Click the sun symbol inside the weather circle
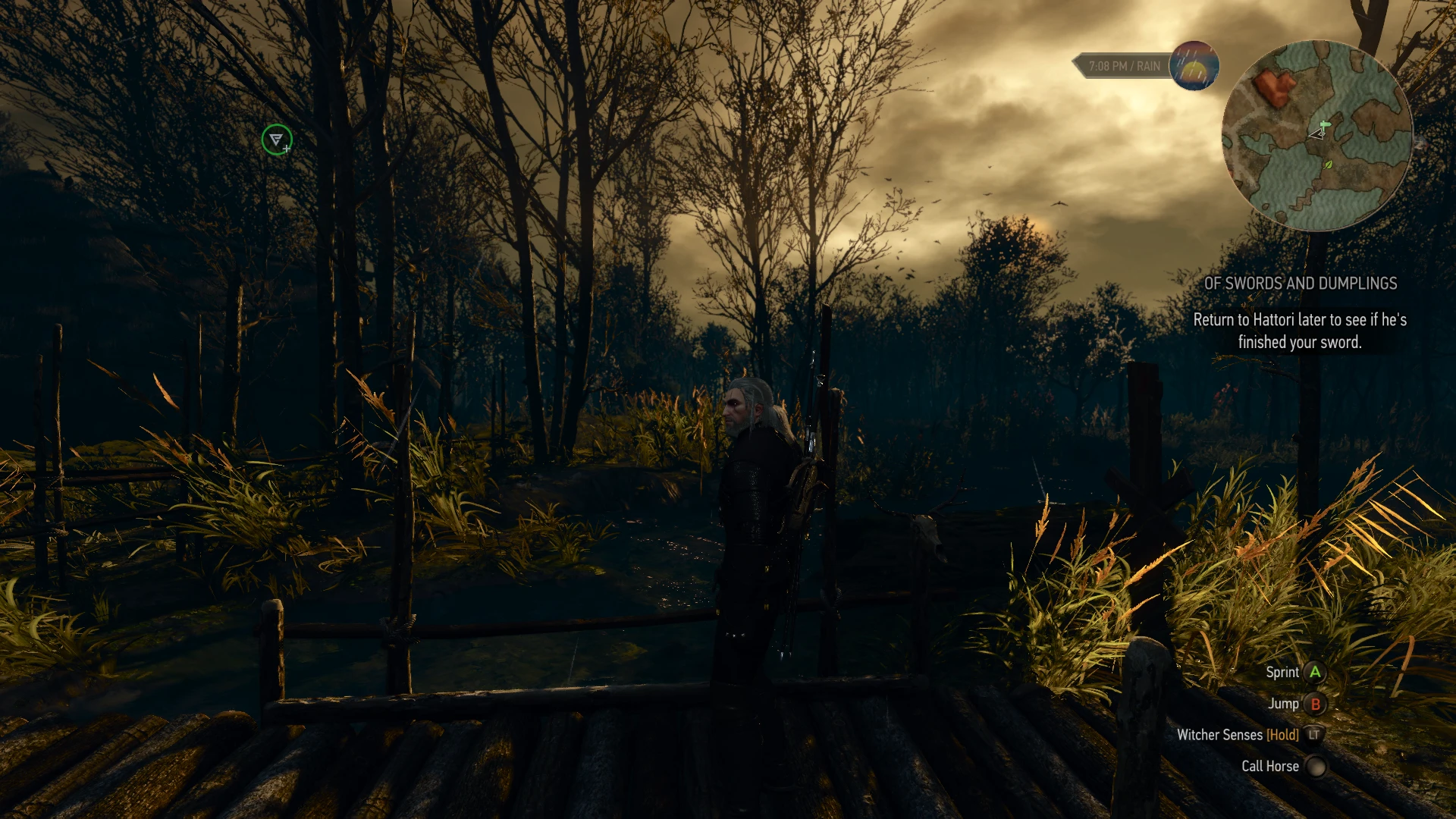Screen dimensions: 1456x819 pyautogui.click(x=1194, y=71)
